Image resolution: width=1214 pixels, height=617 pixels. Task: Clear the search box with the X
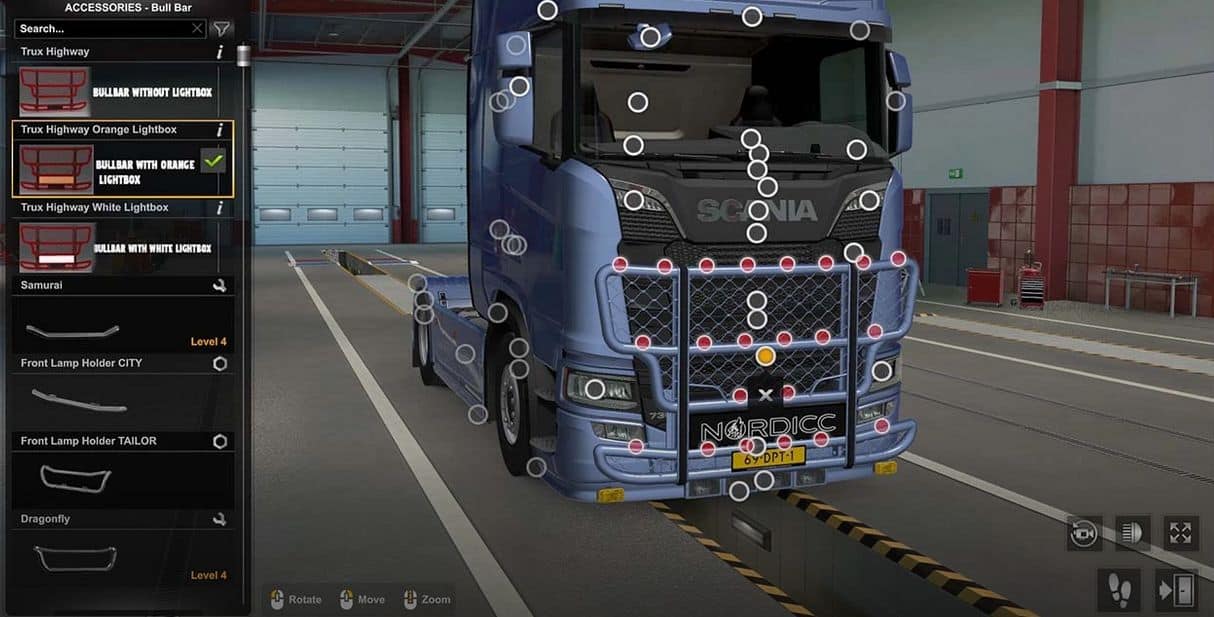197,29
